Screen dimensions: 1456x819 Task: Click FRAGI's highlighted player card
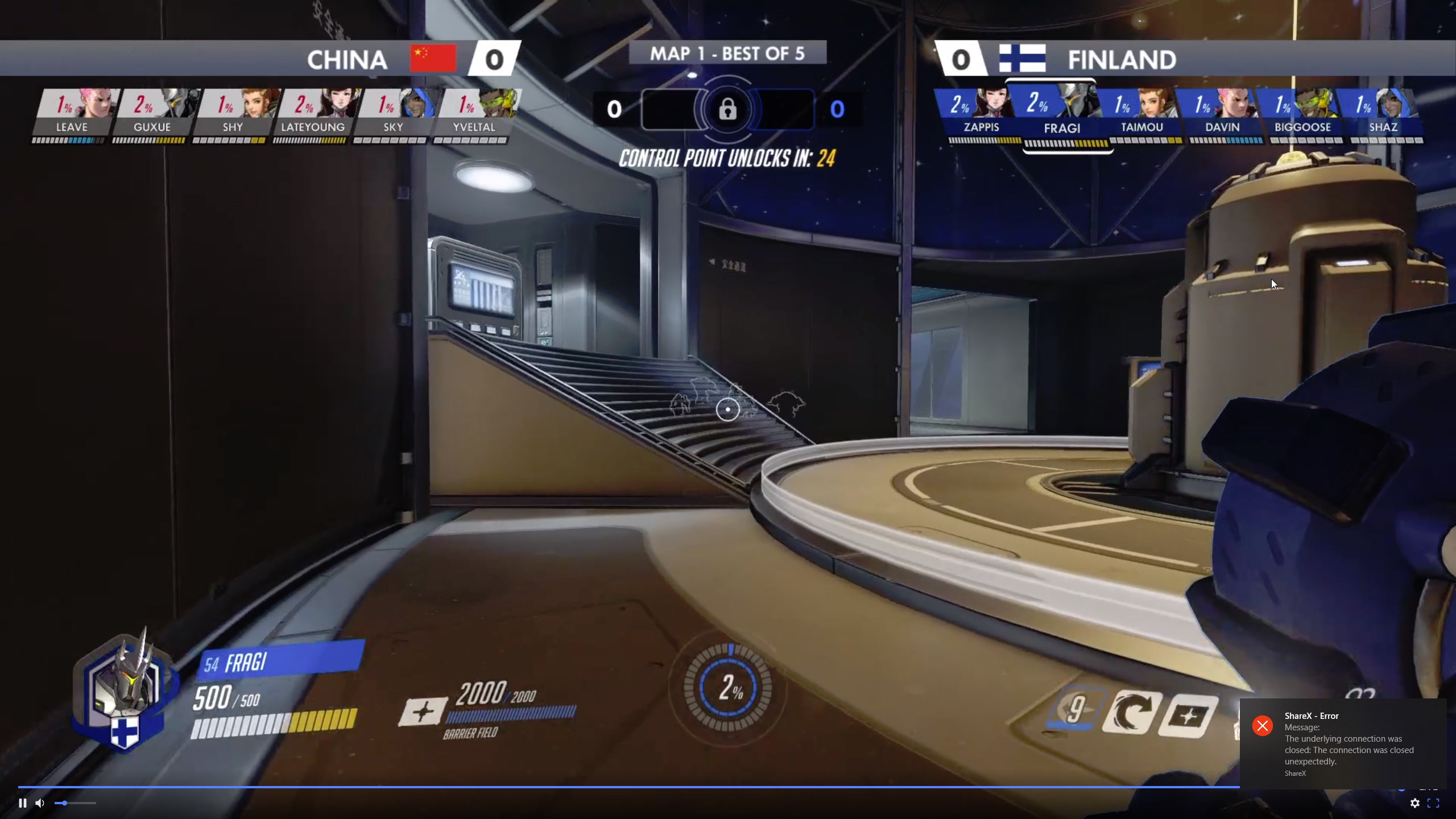(1062, 115)
